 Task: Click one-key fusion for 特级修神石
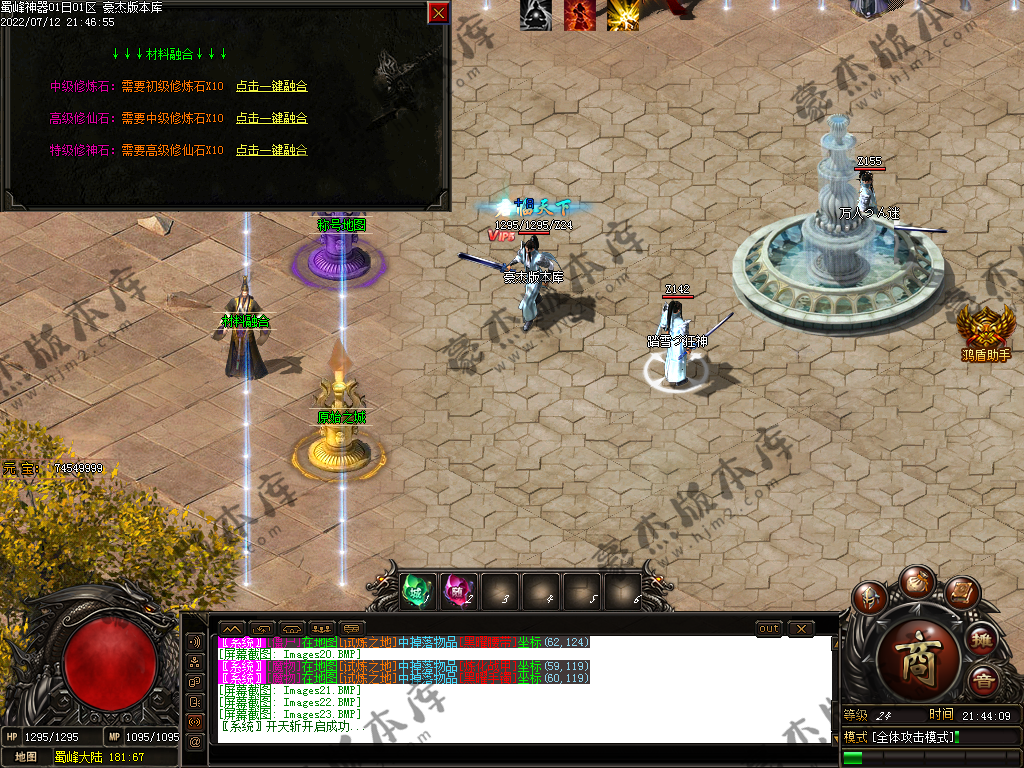click(271, 151)
